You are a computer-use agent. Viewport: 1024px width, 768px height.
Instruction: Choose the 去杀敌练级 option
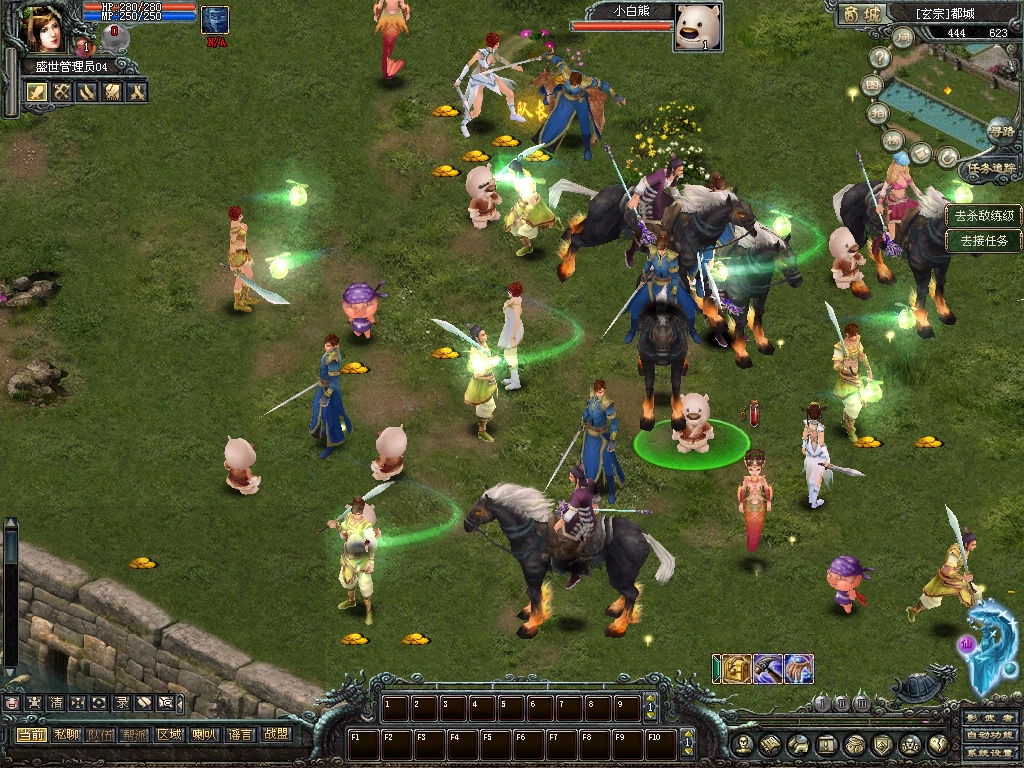(x=984, y=215)
